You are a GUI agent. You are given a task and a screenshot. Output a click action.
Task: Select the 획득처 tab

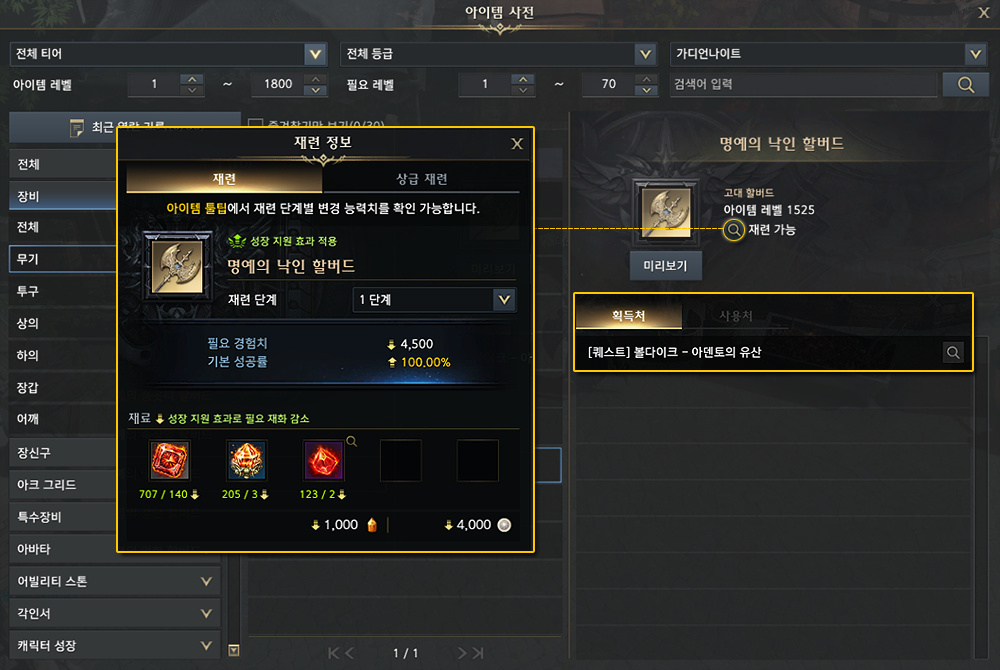[x=629, y=316]
